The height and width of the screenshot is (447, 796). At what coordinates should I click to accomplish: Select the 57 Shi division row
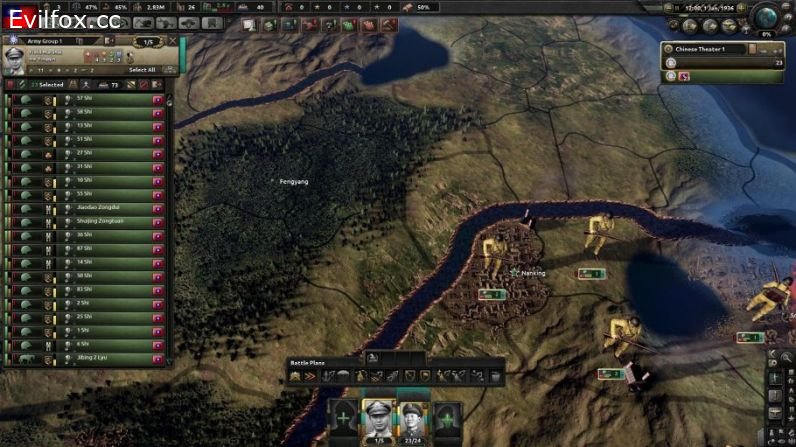88,98
